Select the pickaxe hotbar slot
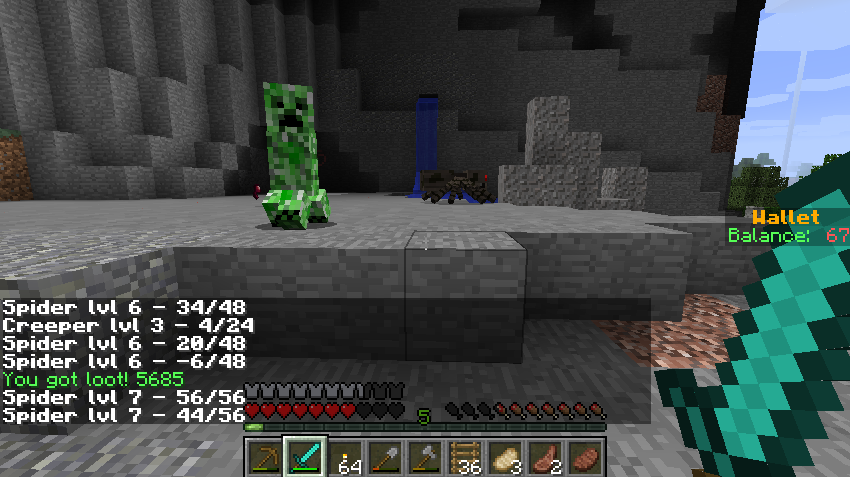Screen dimensions: 850x477 (x=264, y=458)
